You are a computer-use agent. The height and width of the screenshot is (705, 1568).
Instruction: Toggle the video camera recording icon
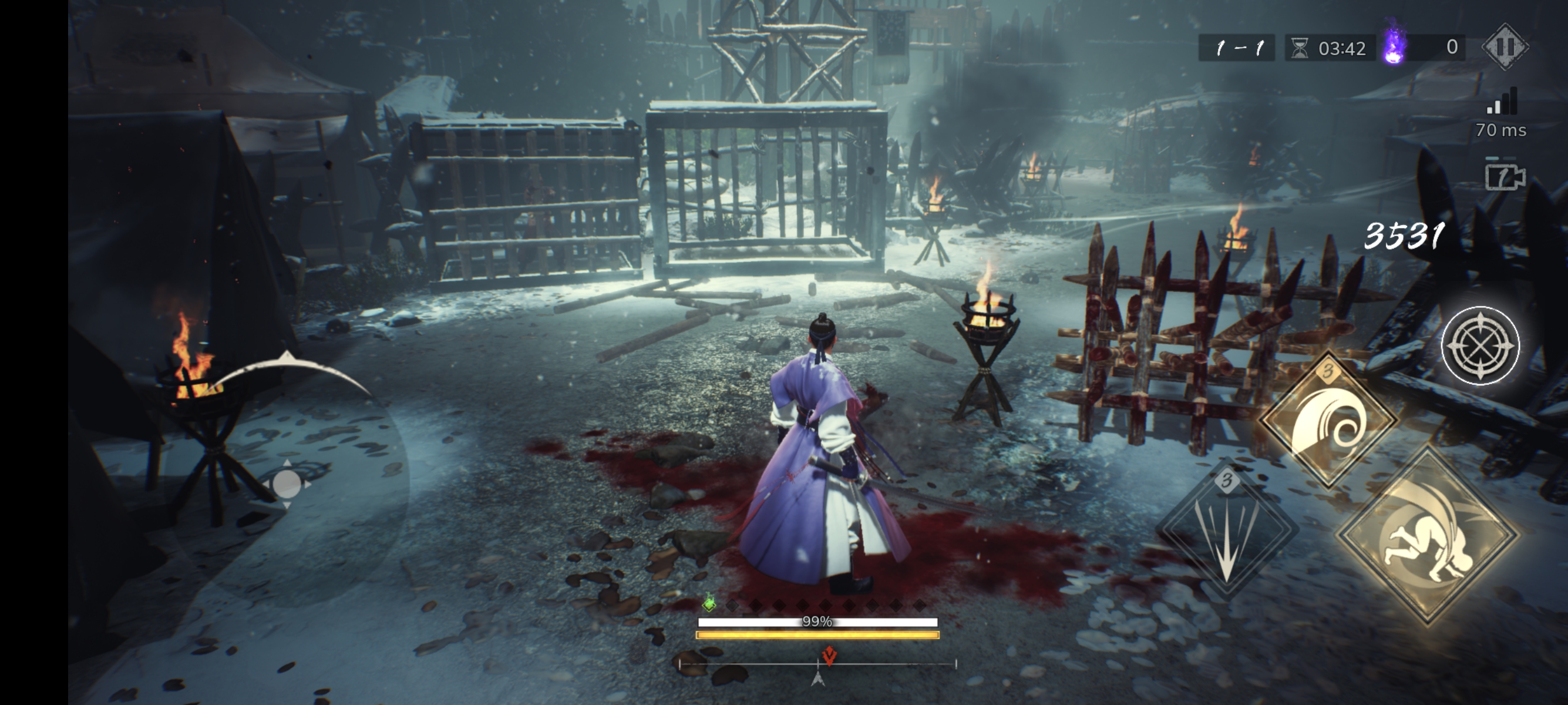(1505, 177)
